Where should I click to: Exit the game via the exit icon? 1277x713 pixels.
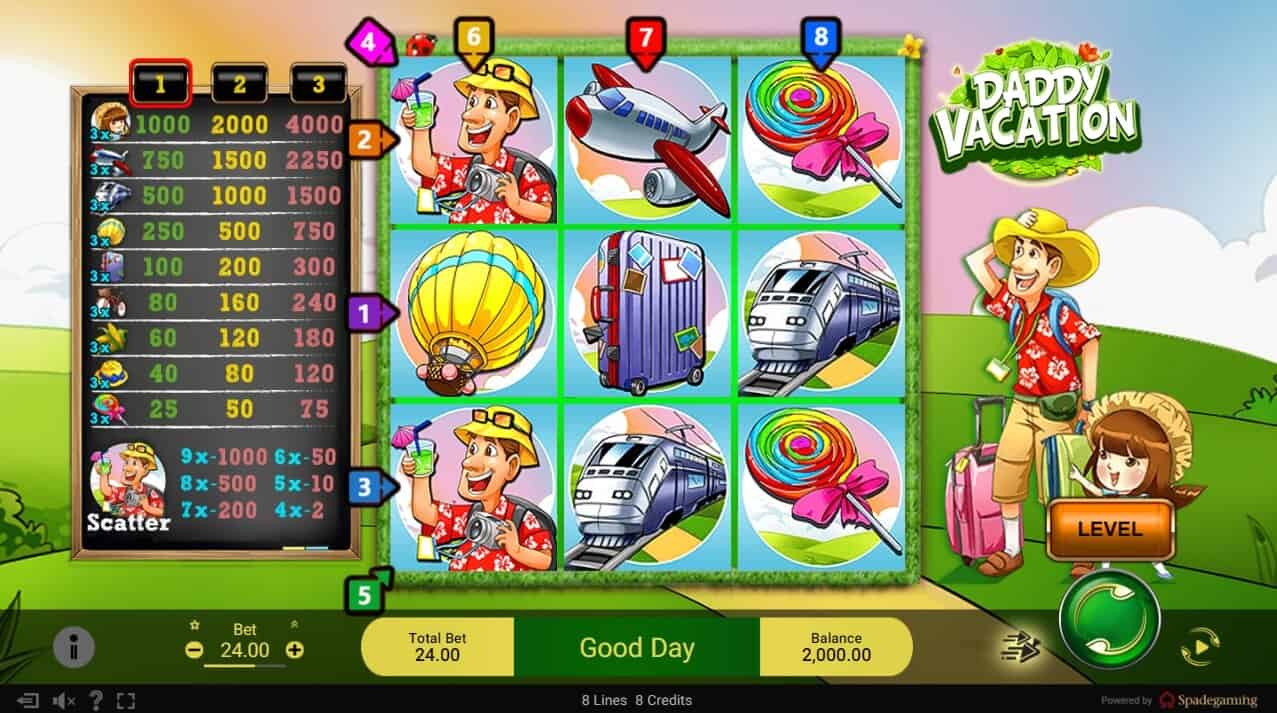[28, 700]
